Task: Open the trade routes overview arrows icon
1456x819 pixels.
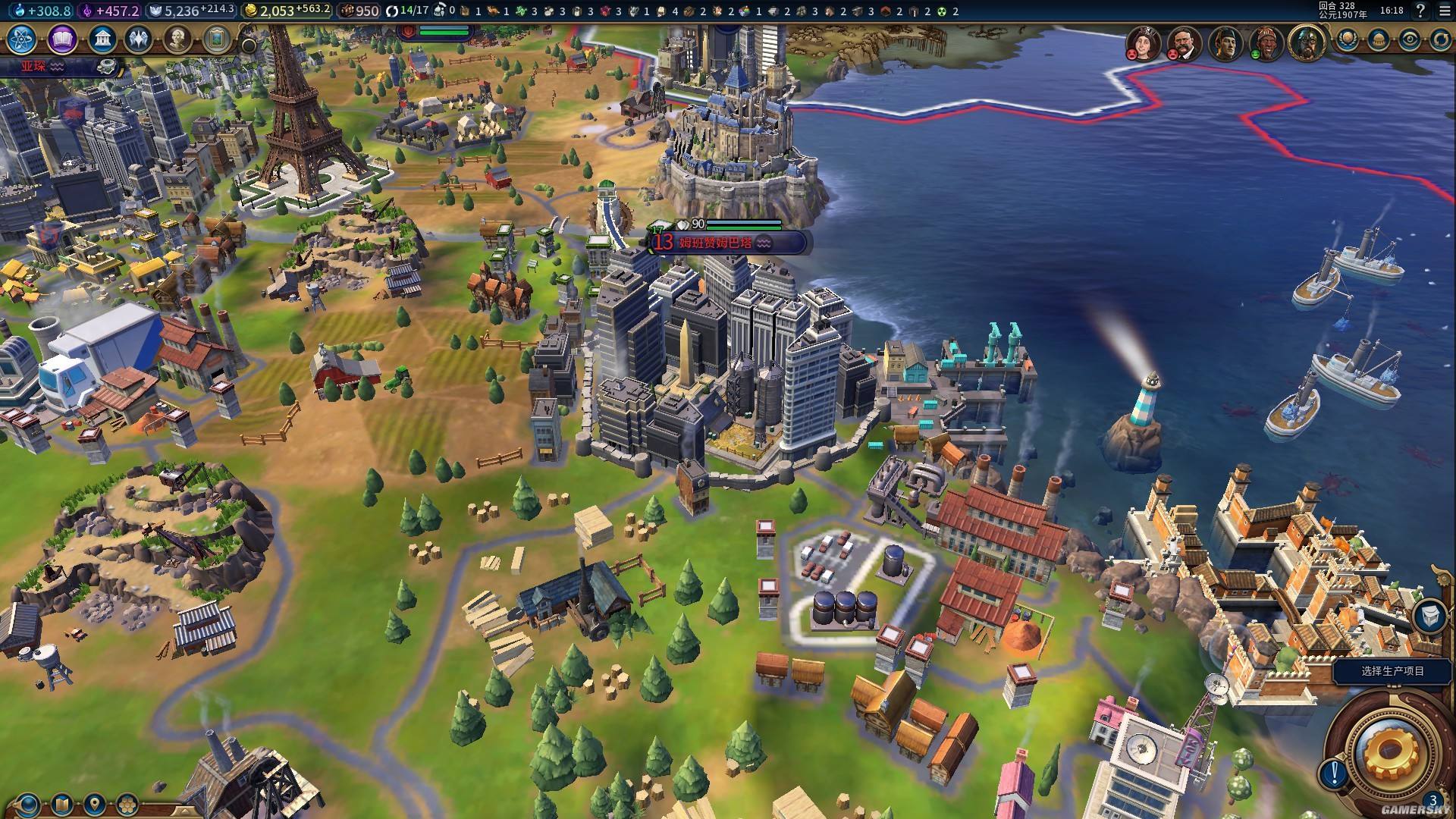Action: click(x=1440, y=39)
